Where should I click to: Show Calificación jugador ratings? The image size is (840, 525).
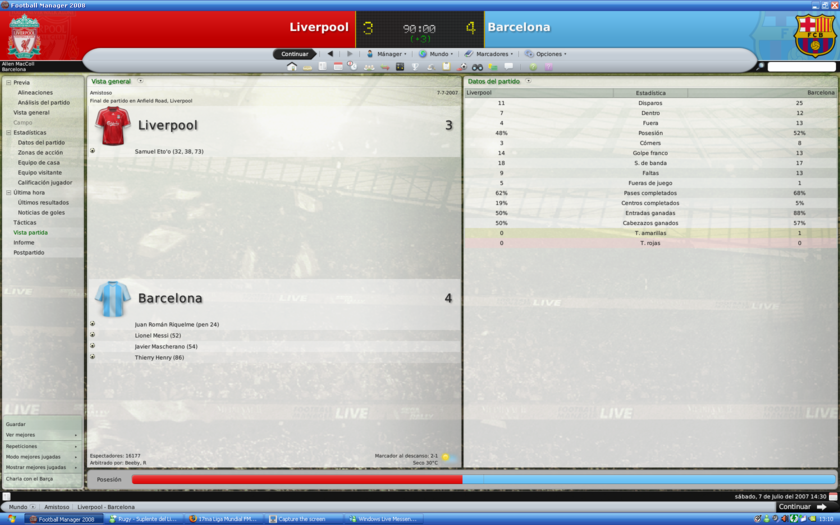[45, 183]
